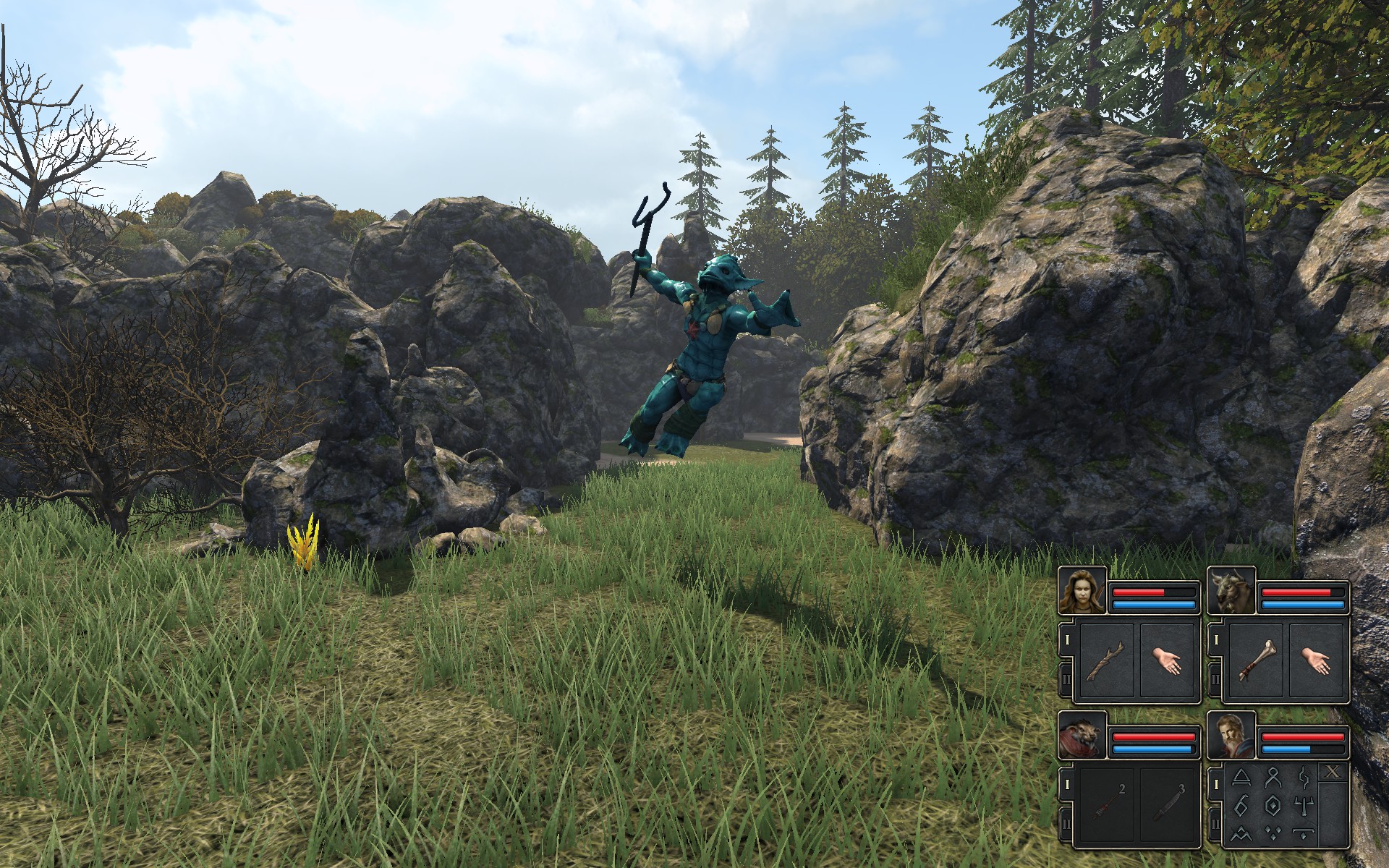Switch the wizard's weapon set to II
The height and width of the screenshot is (868, 1389).
(x=1215, y=825)
